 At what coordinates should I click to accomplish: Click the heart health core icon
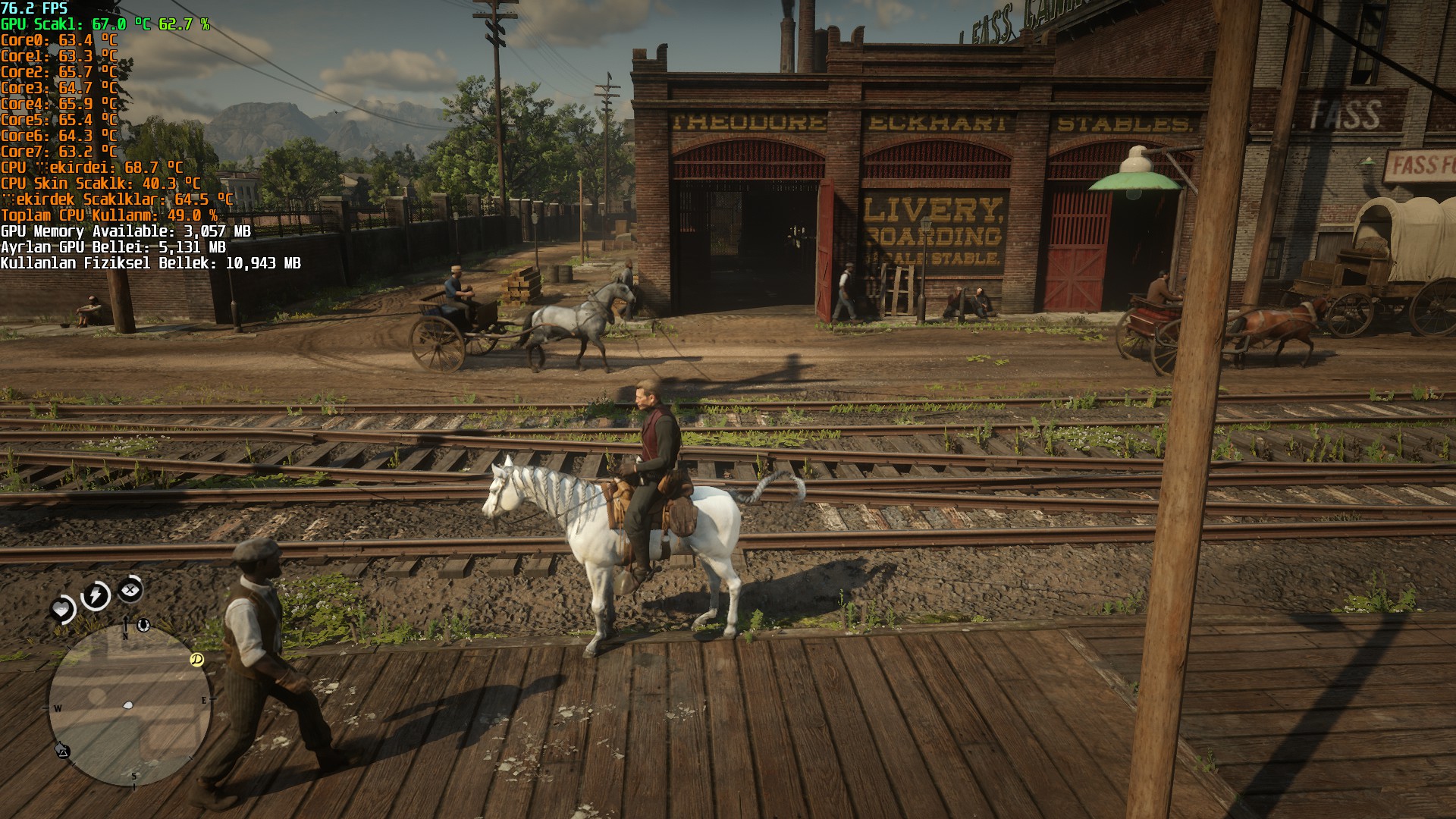(62, 609)
